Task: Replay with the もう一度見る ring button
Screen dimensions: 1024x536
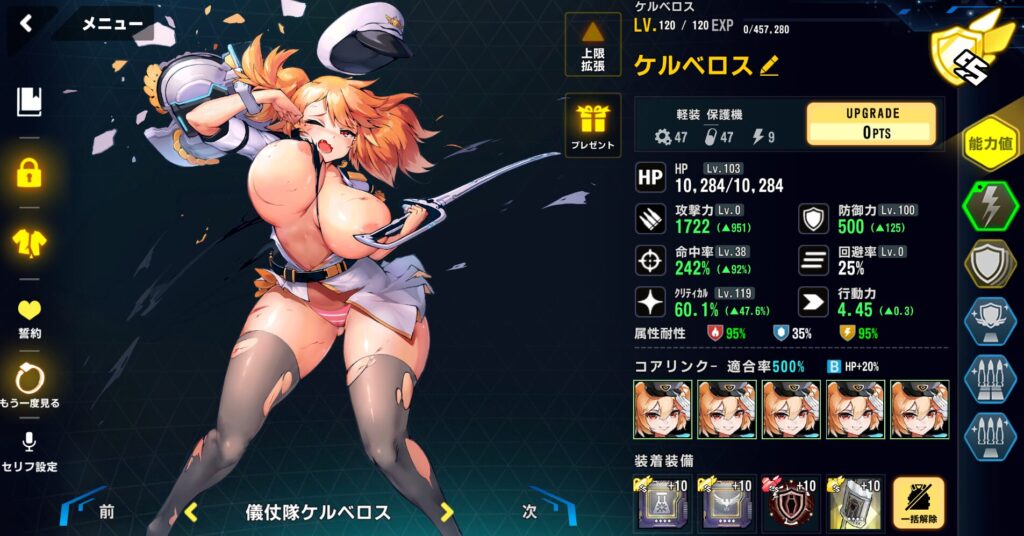Action: pos(30,385)
